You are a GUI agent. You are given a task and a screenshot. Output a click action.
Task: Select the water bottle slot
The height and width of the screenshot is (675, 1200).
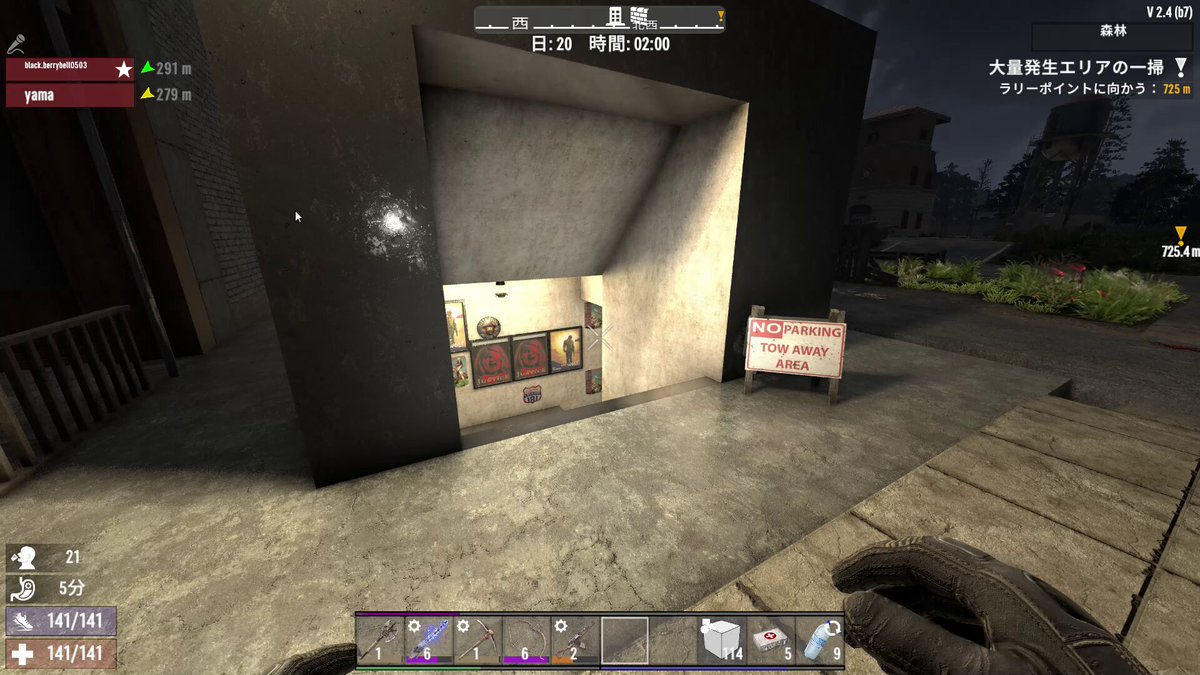coord(819,640)
